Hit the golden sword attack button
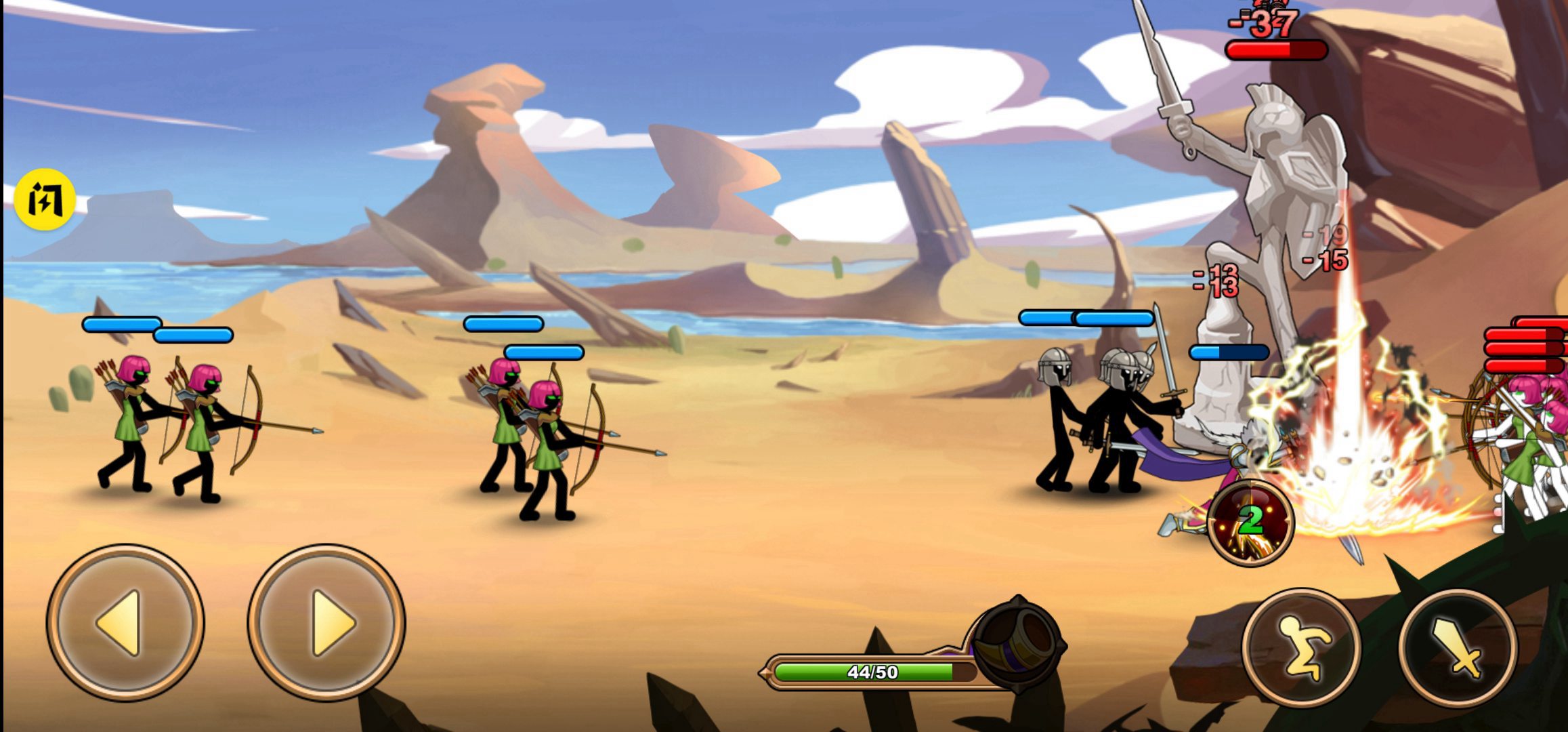Viewport: 1568px width, 732px height. pyautogui.click(x=1457, y=648)
